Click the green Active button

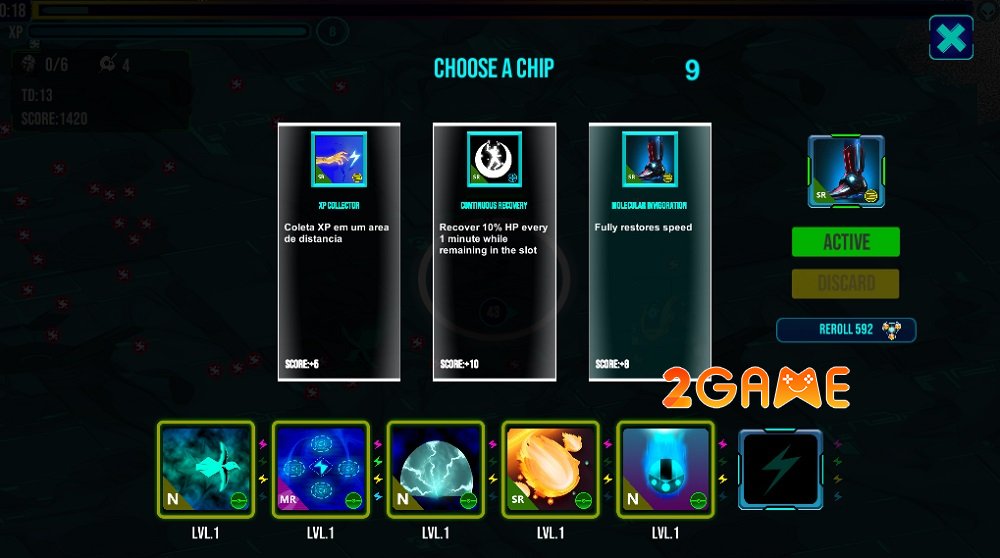845,242
